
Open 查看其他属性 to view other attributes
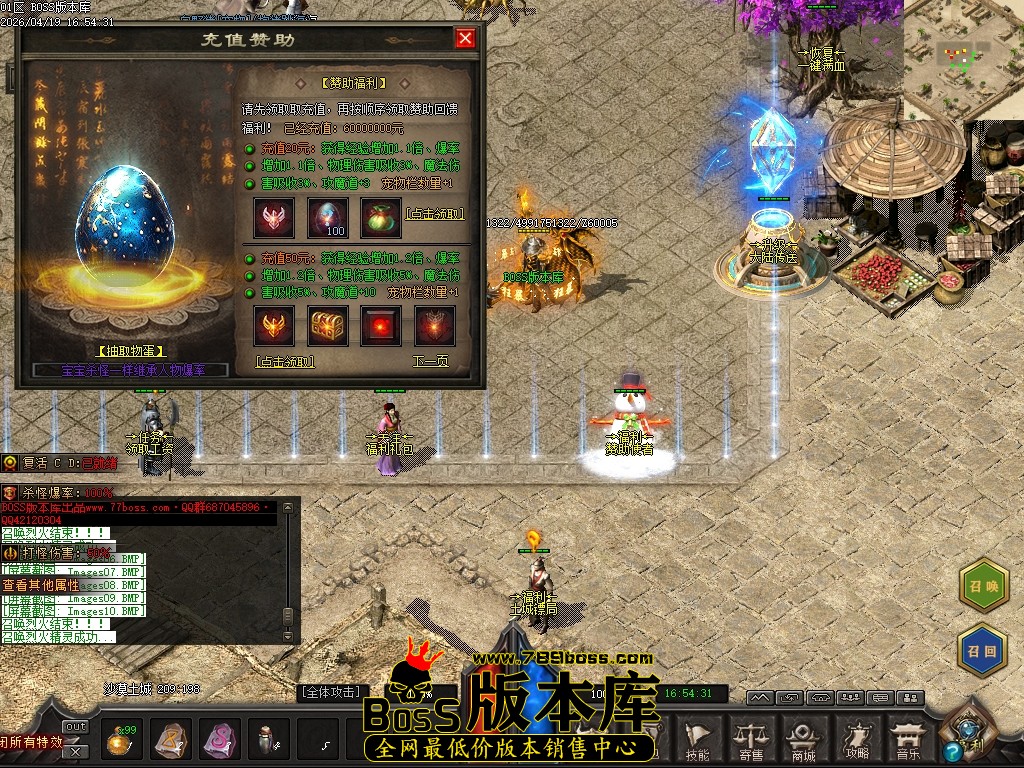40,585
